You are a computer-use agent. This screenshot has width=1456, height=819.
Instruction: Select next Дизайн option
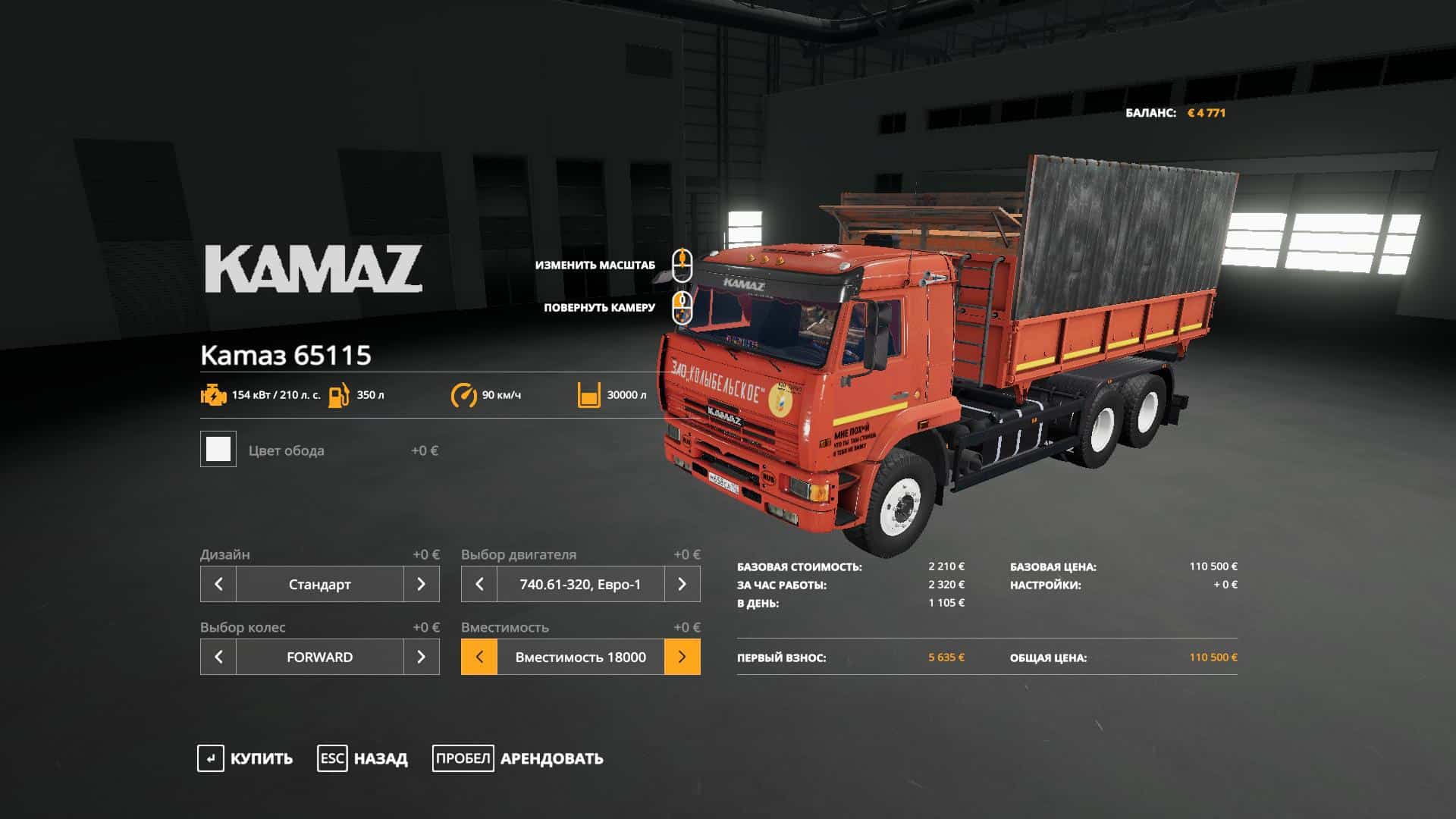(422, 584)
